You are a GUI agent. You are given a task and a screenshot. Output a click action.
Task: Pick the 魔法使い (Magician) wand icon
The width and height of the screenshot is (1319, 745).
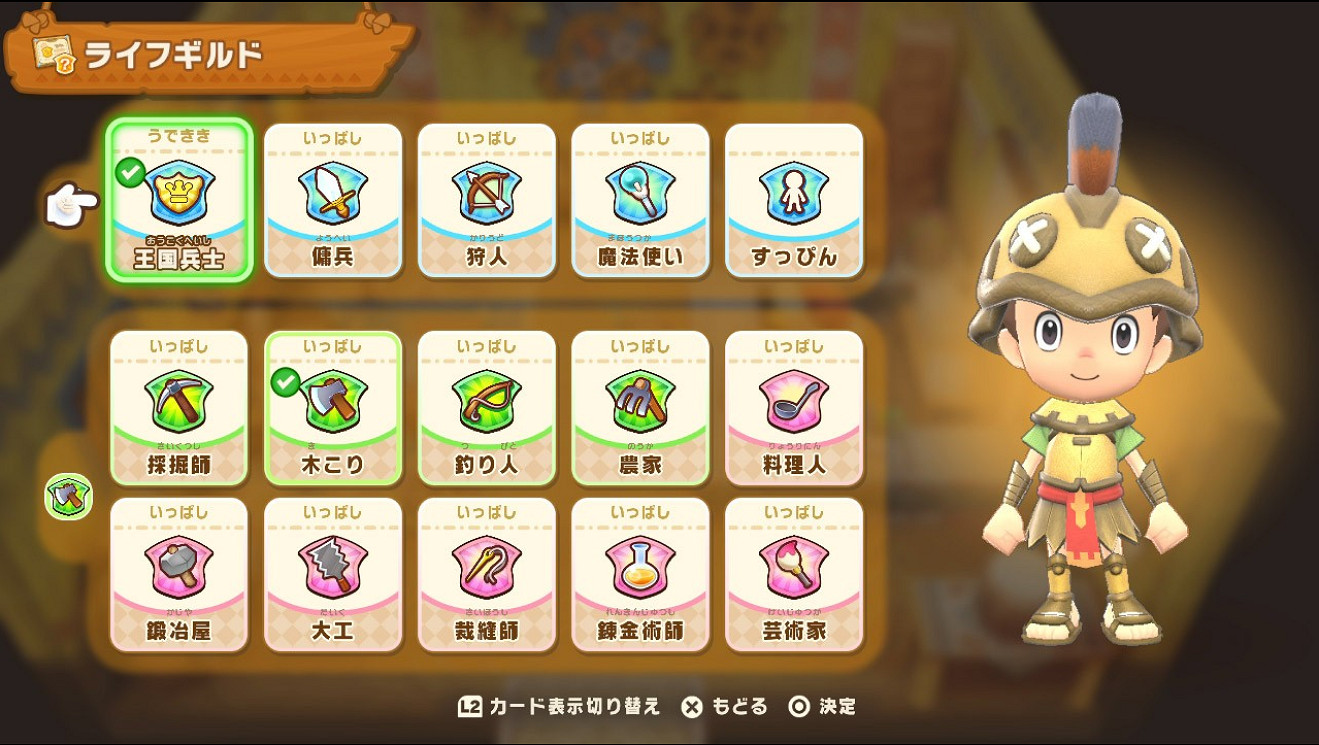641,196
